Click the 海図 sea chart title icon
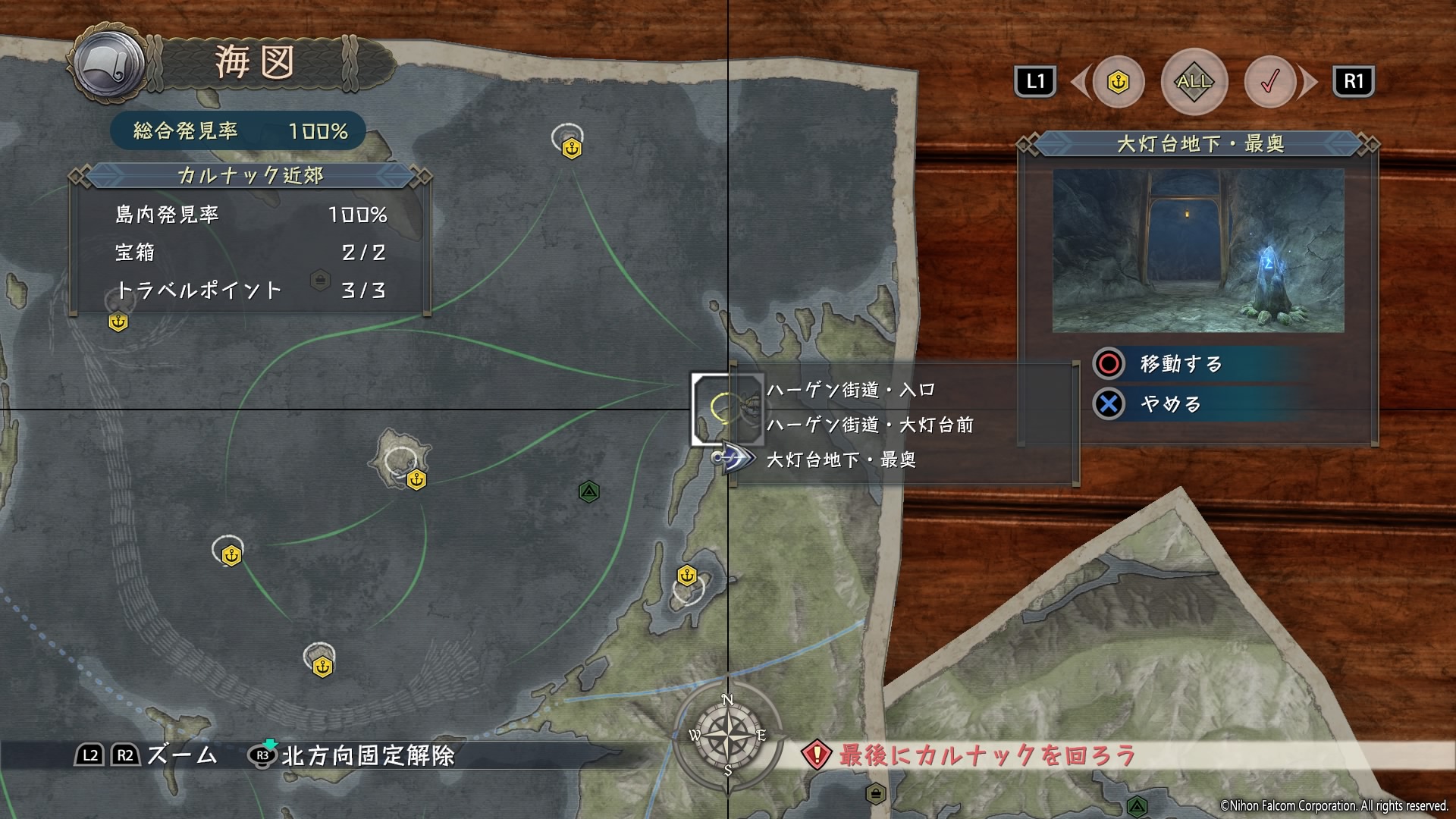 click(x=111, y=64)
